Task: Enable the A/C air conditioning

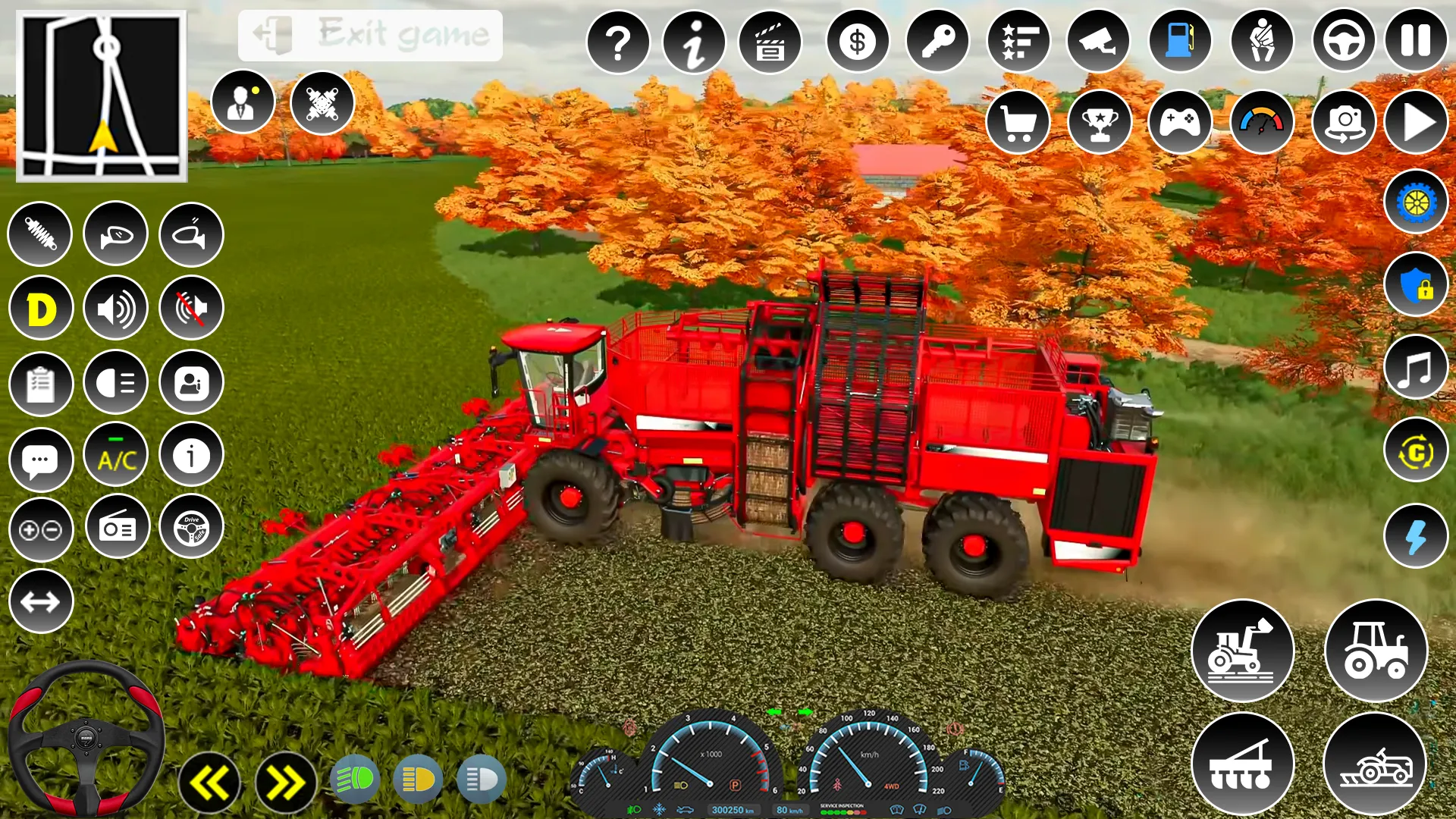Action: tap(115, 455)
